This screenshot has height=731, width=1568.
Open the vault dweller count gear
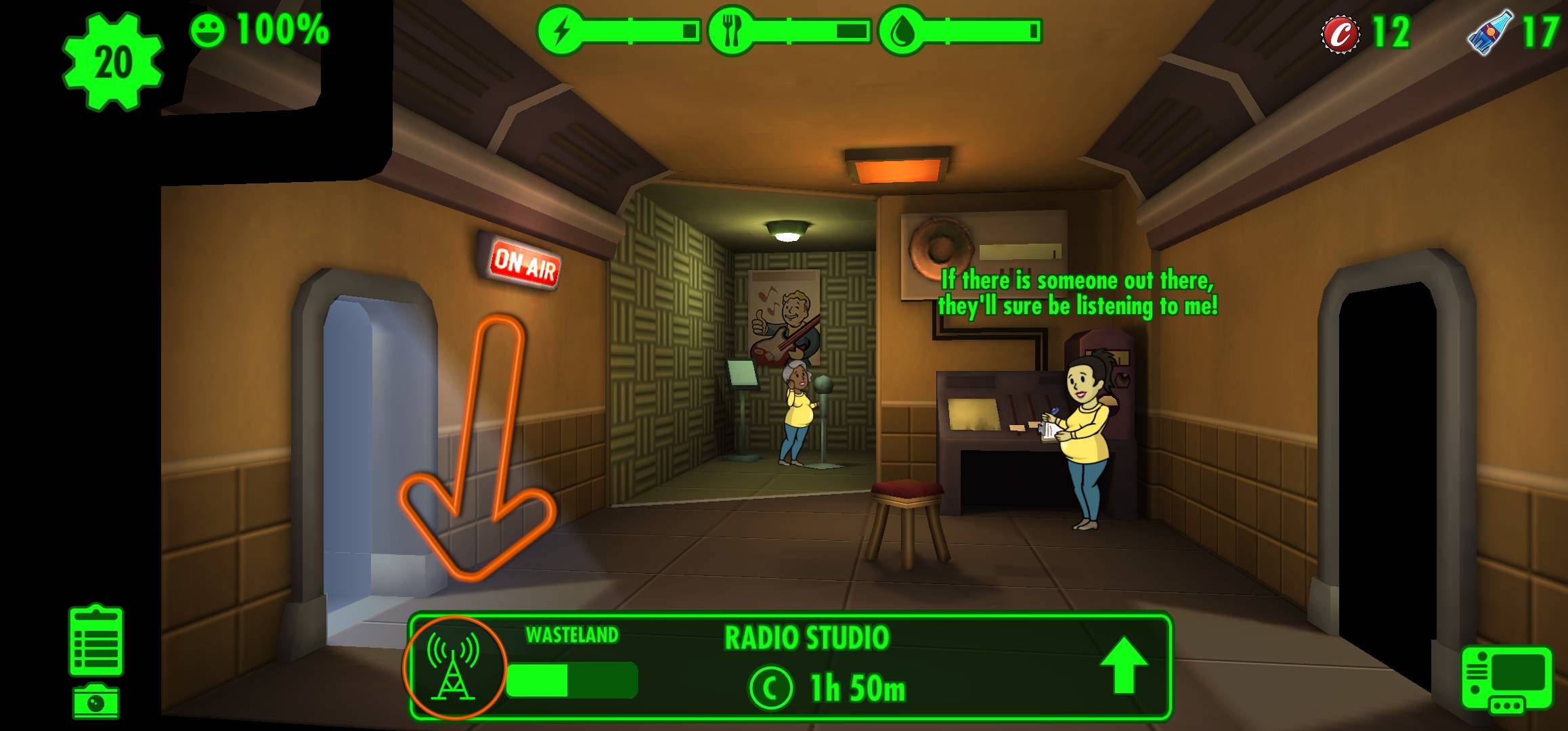click(113, 62)
